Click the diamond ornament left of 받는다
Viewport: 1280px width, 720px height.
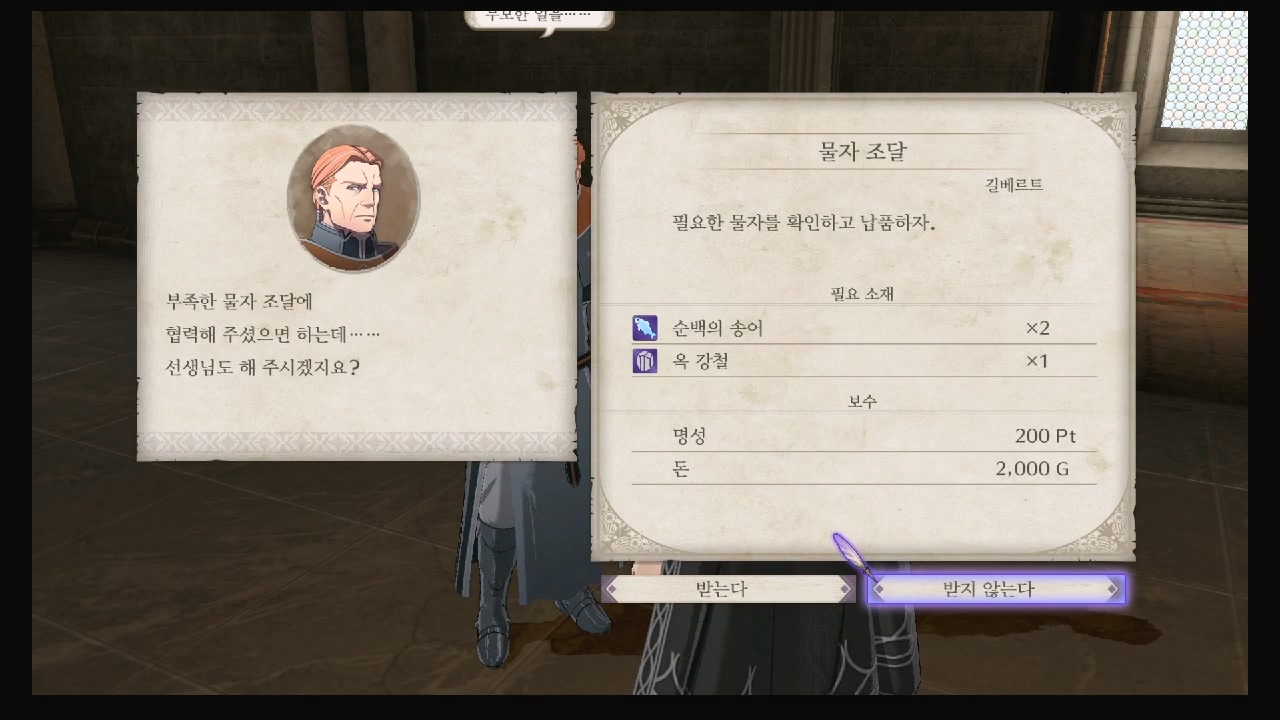(x=612, y=589)
